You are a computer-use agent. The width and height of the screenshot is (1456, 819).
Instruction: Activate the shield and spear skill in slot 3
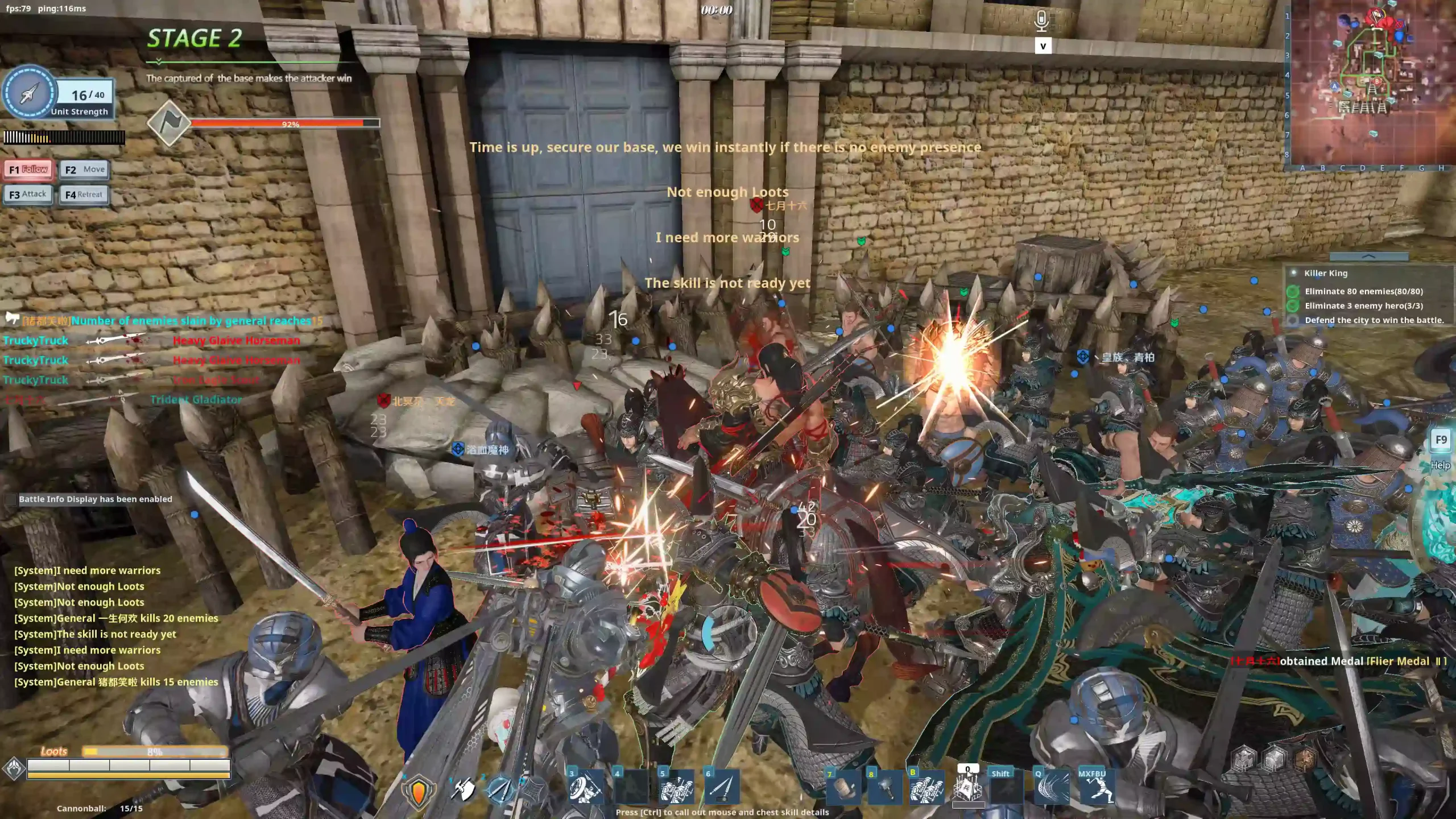[585, 788]
